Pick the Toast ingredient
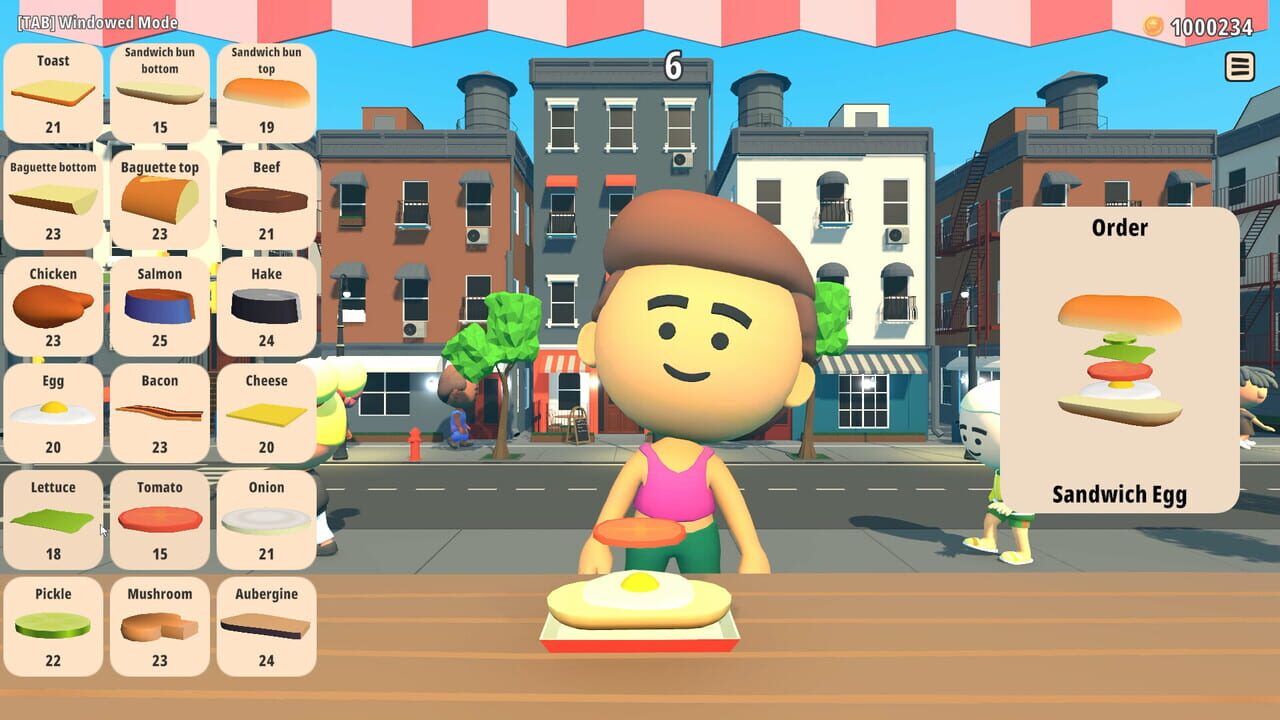Image resolution: width=1280 pixels, height=720 pixels. tap(53, 90)
